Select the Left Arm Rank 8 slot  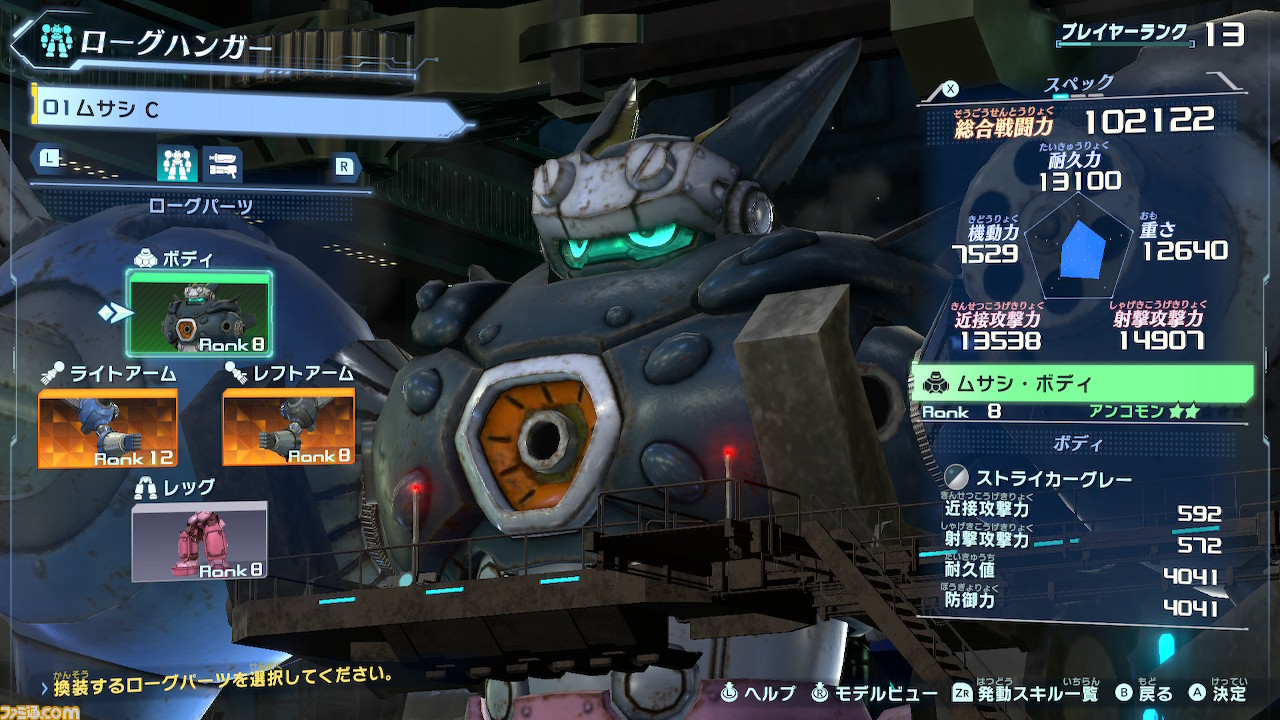289,427
